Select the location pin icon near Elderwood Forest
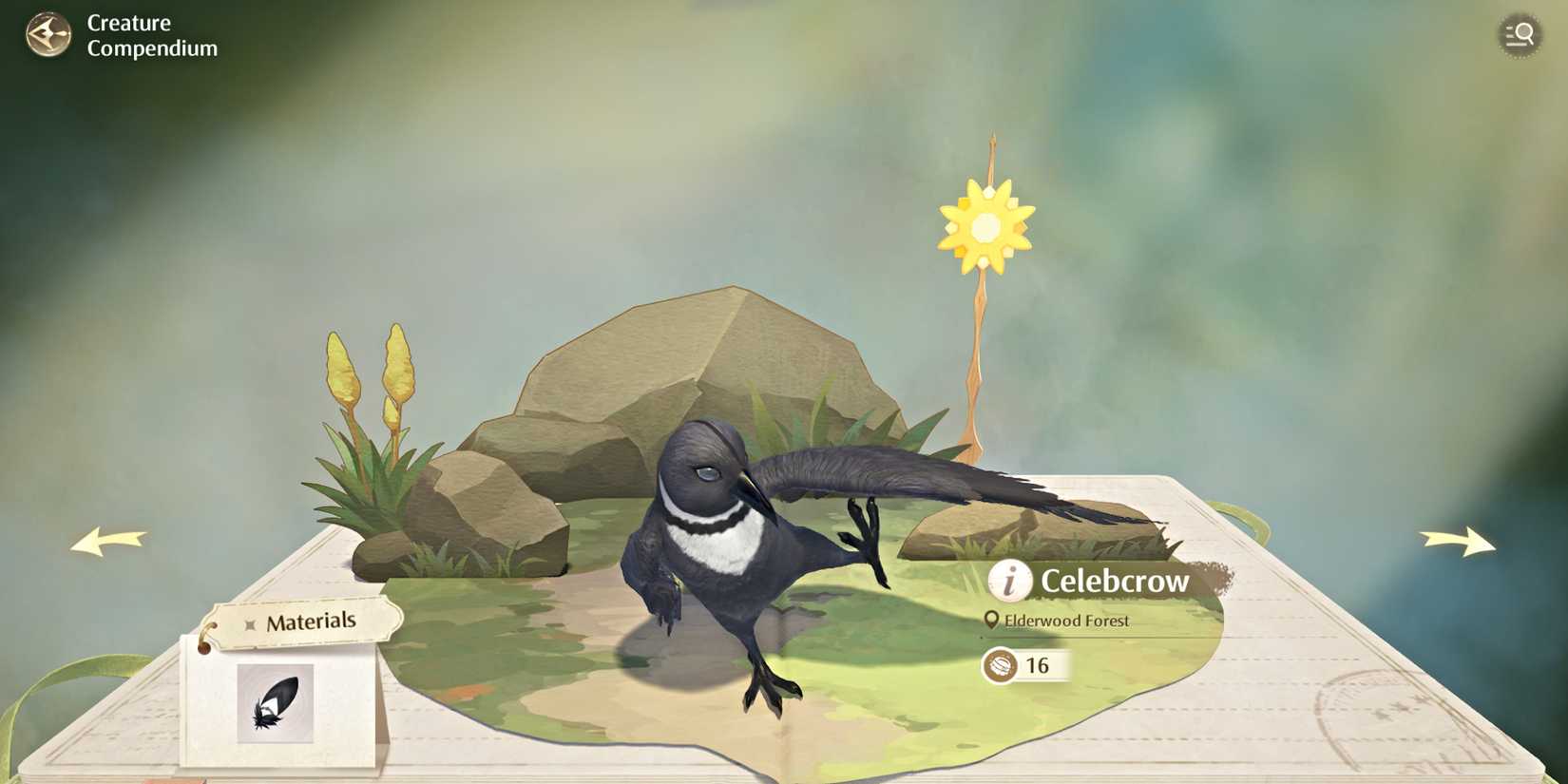 [x=992, y=620]
